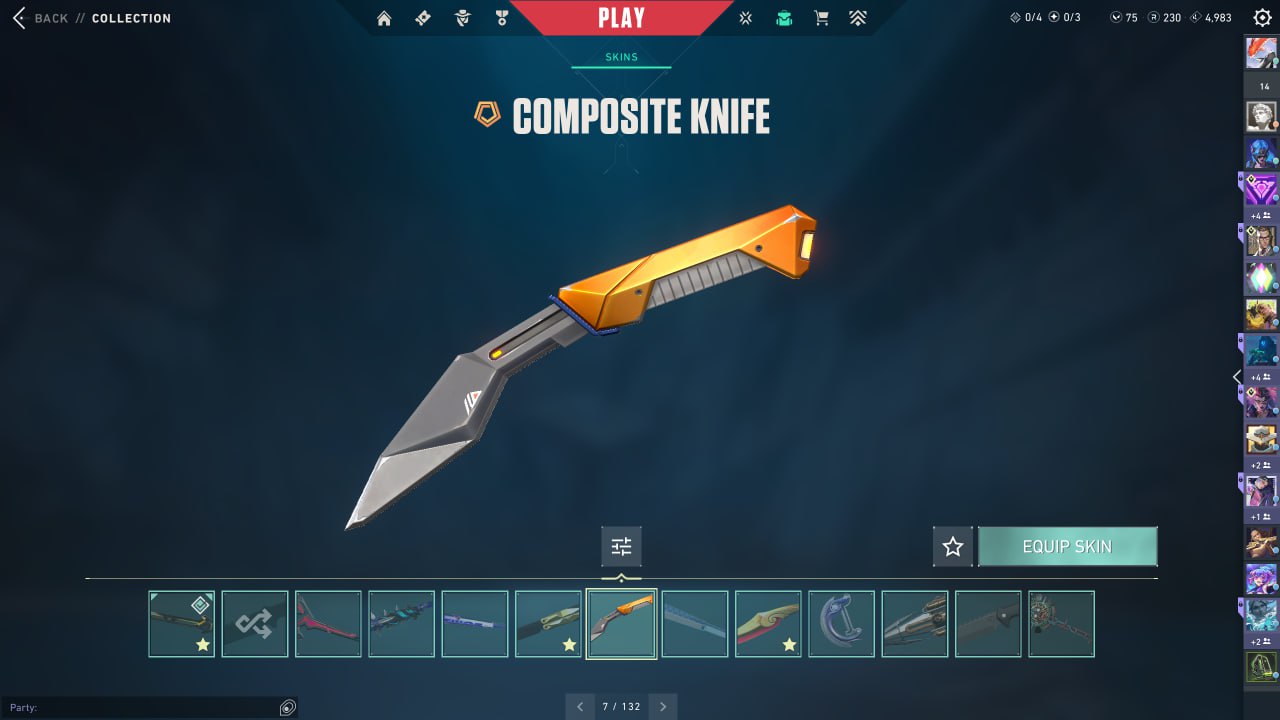Select the randomize skin shuffle tile
Image resolution: width=1280 pixels, height=720 pixels.
coord(255,624)
